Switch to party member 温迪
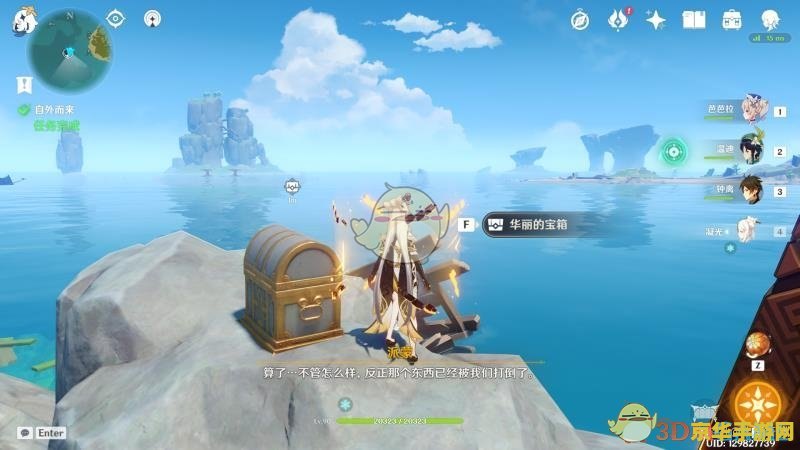The height and width of the screenshot is (450, 800). click(x=752, y=150)
